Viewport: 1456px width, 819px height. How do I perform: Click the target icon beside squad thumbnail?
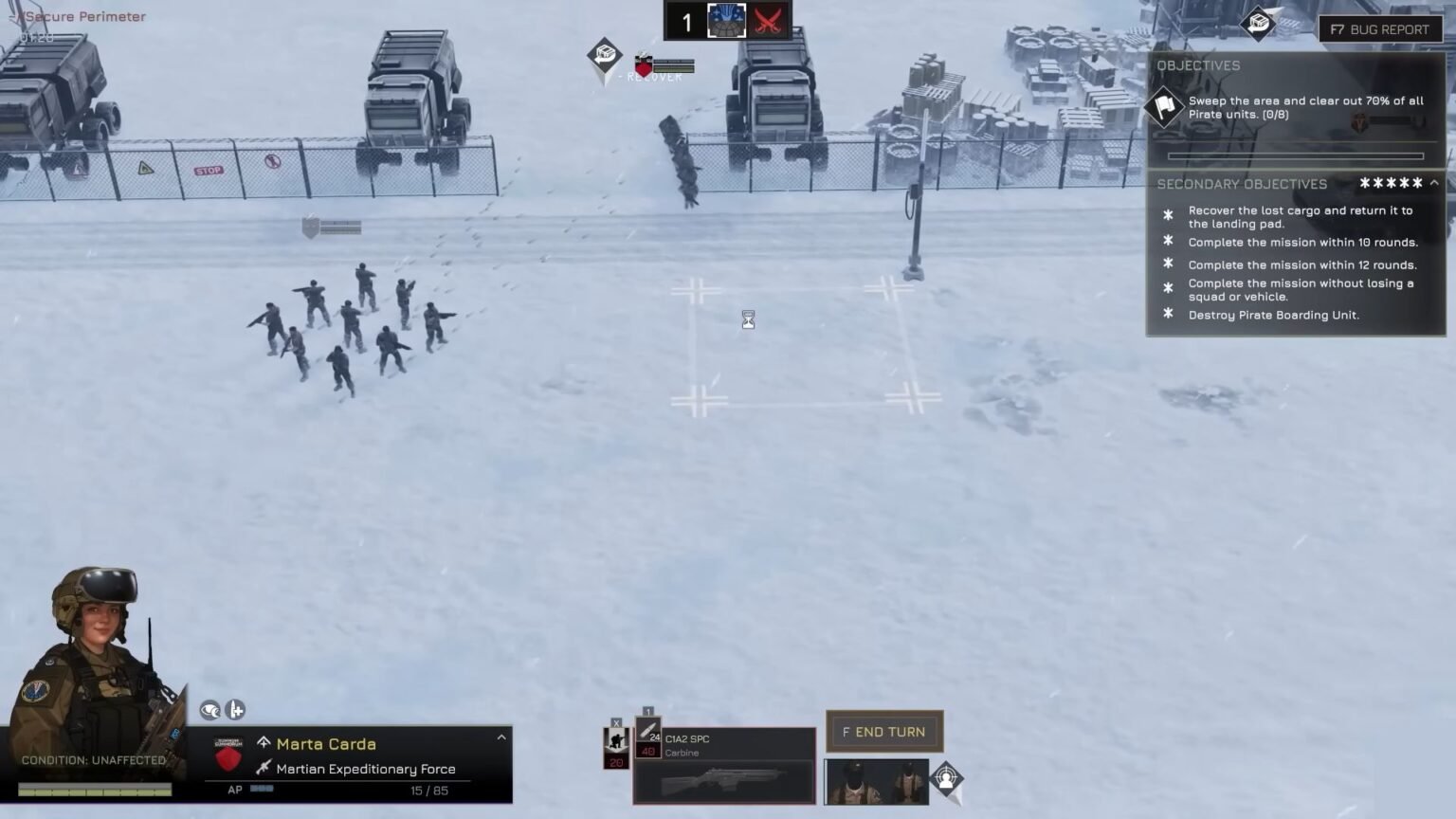[946, 780]
